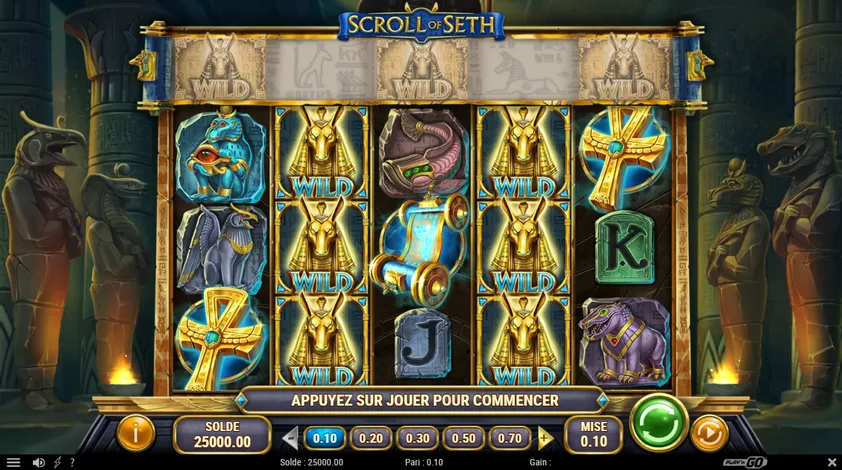The width and height of the screenshot is (842, 470).
Task: Choose the 0.20 bet amount
Action: pyautogui.click(x=370, y=438)
